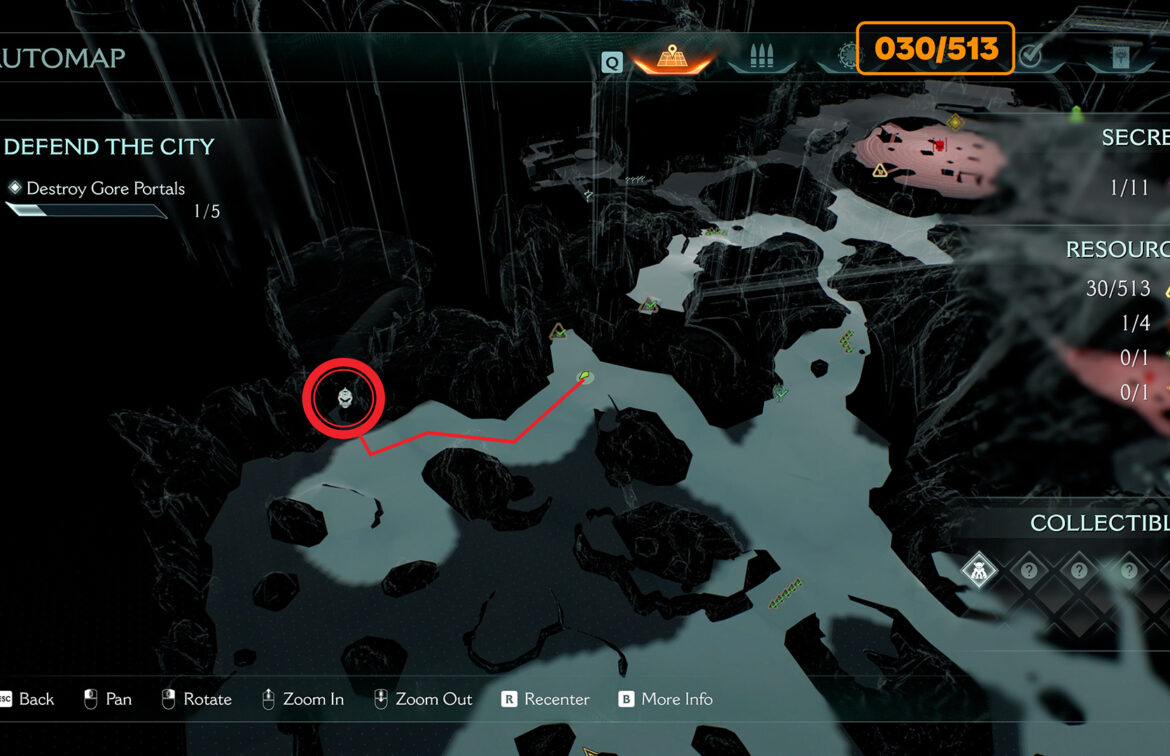Image resolution: width=1170 pixels, height=756 pixels.
Task: Recenter the automap view
Action: 546,699
